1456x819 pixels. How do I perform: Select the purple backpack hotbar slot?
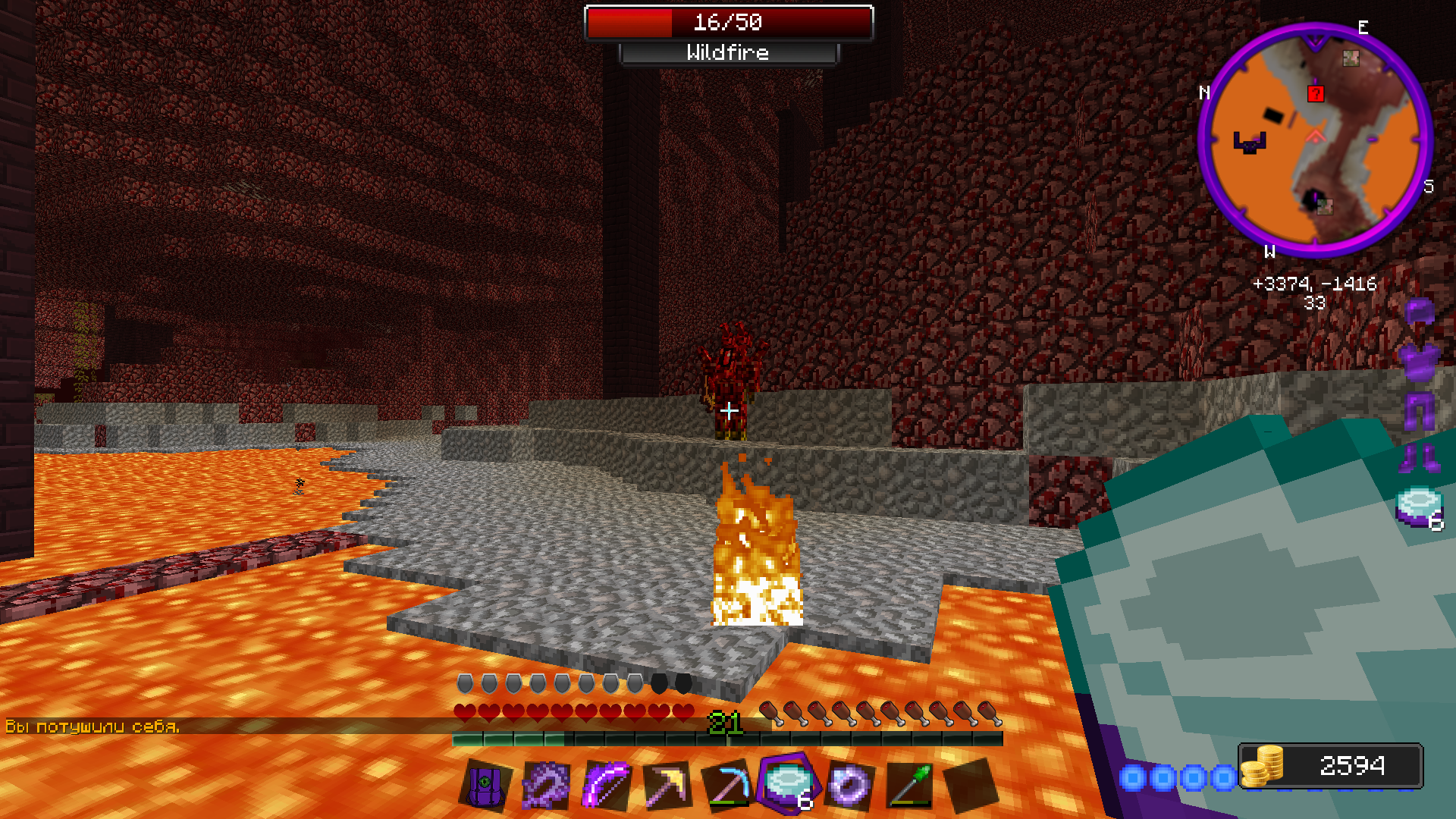coord(485,786)
